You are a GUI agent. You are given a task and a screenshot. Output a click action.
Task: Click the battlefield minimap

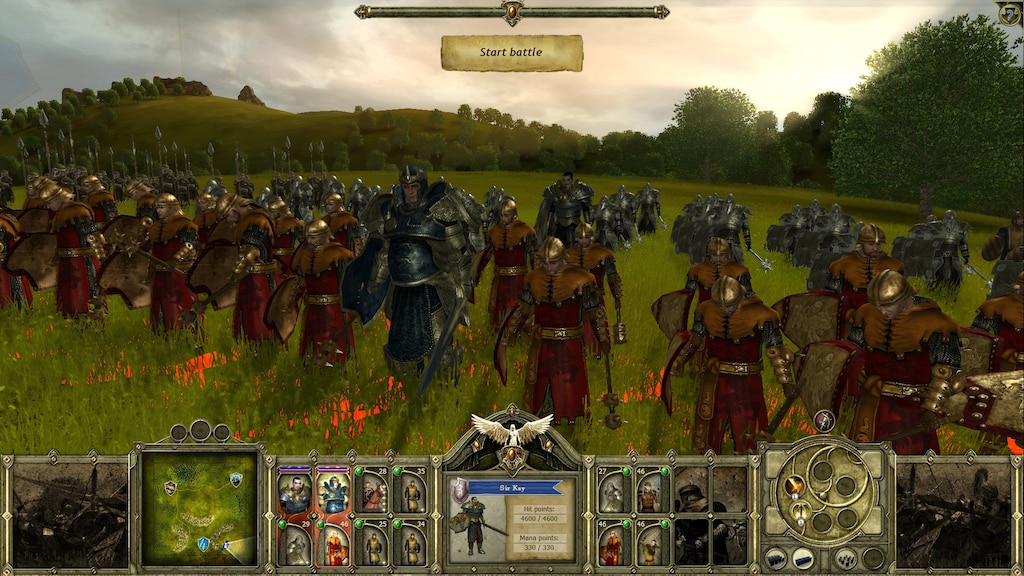click(199, 508)
